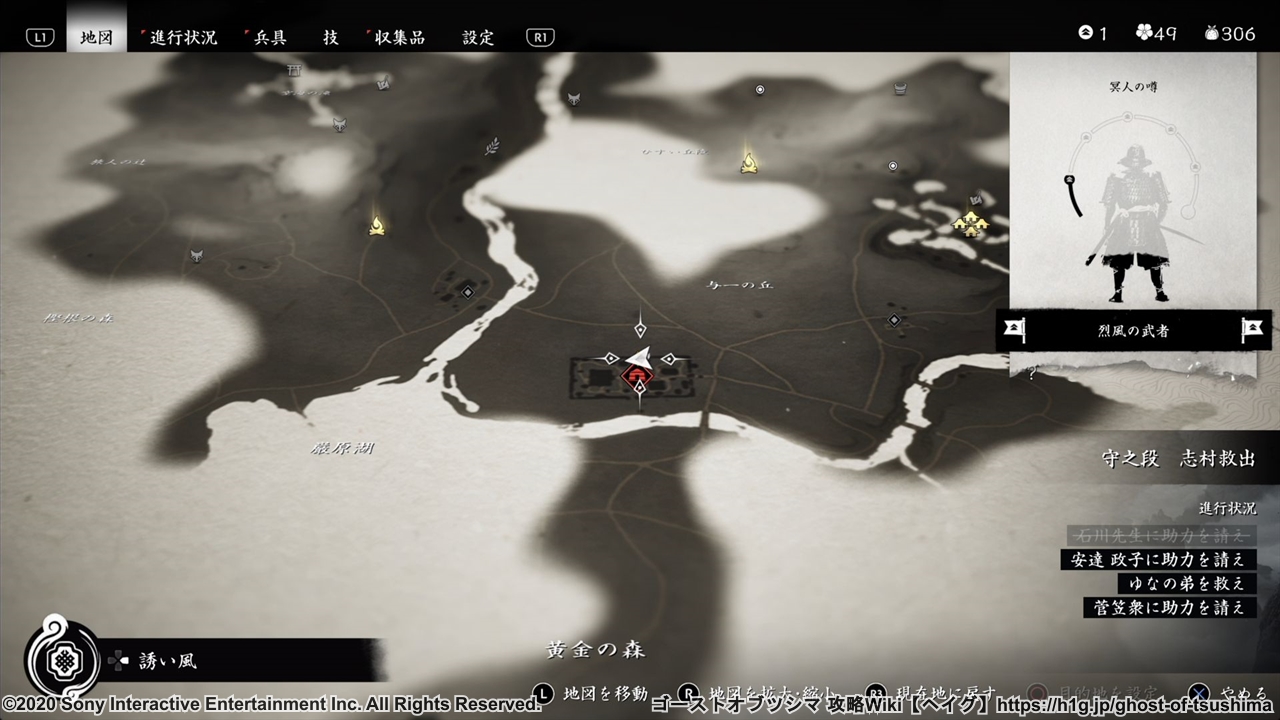The height and width of the screenshot is (720, 1280).
Task: Select the 誘い風 guiding wind panel
Action: [x=170, y=661]
